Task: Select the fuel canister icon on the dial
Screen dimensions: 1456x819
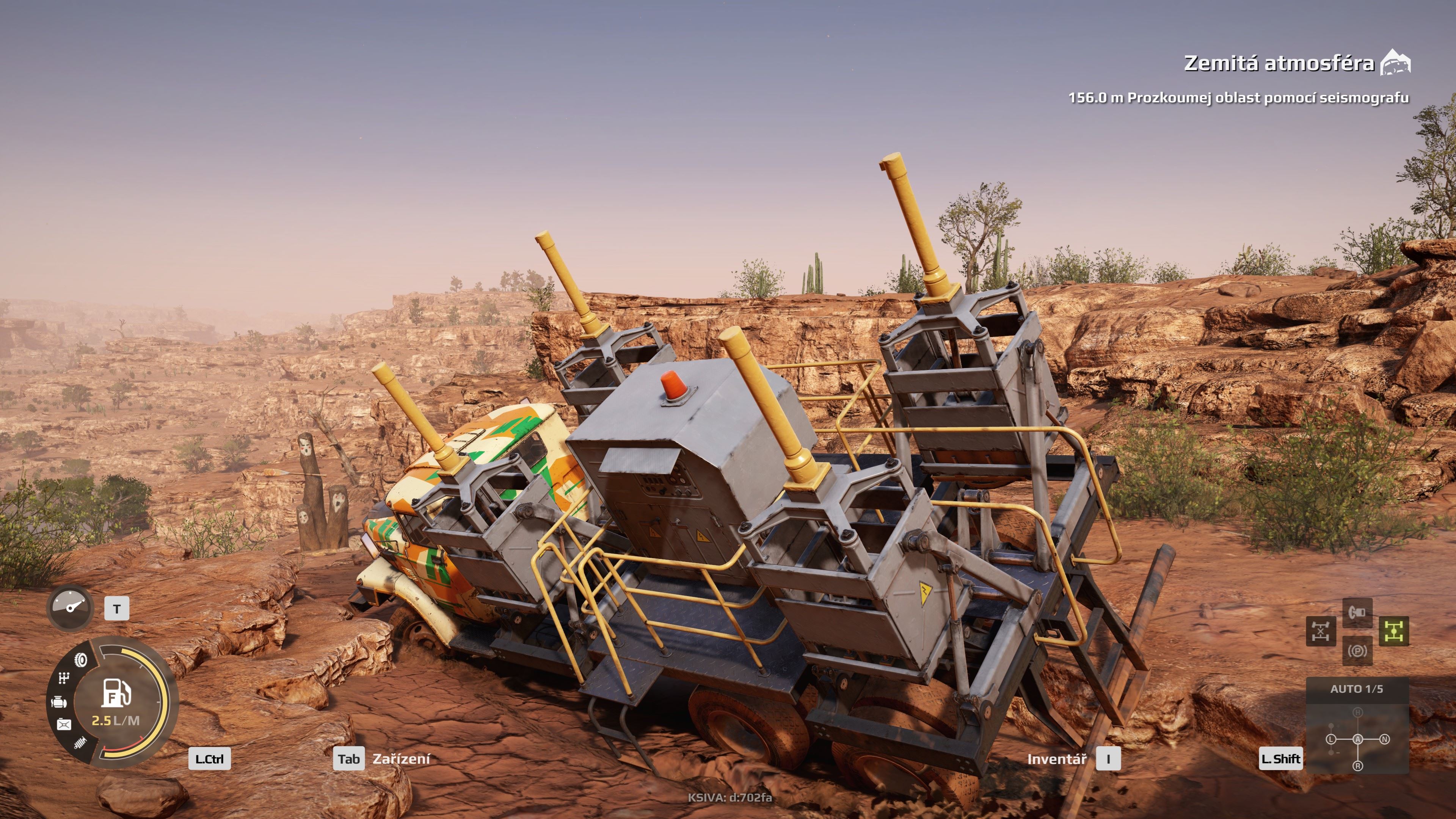Action: [x=64, y=725]
